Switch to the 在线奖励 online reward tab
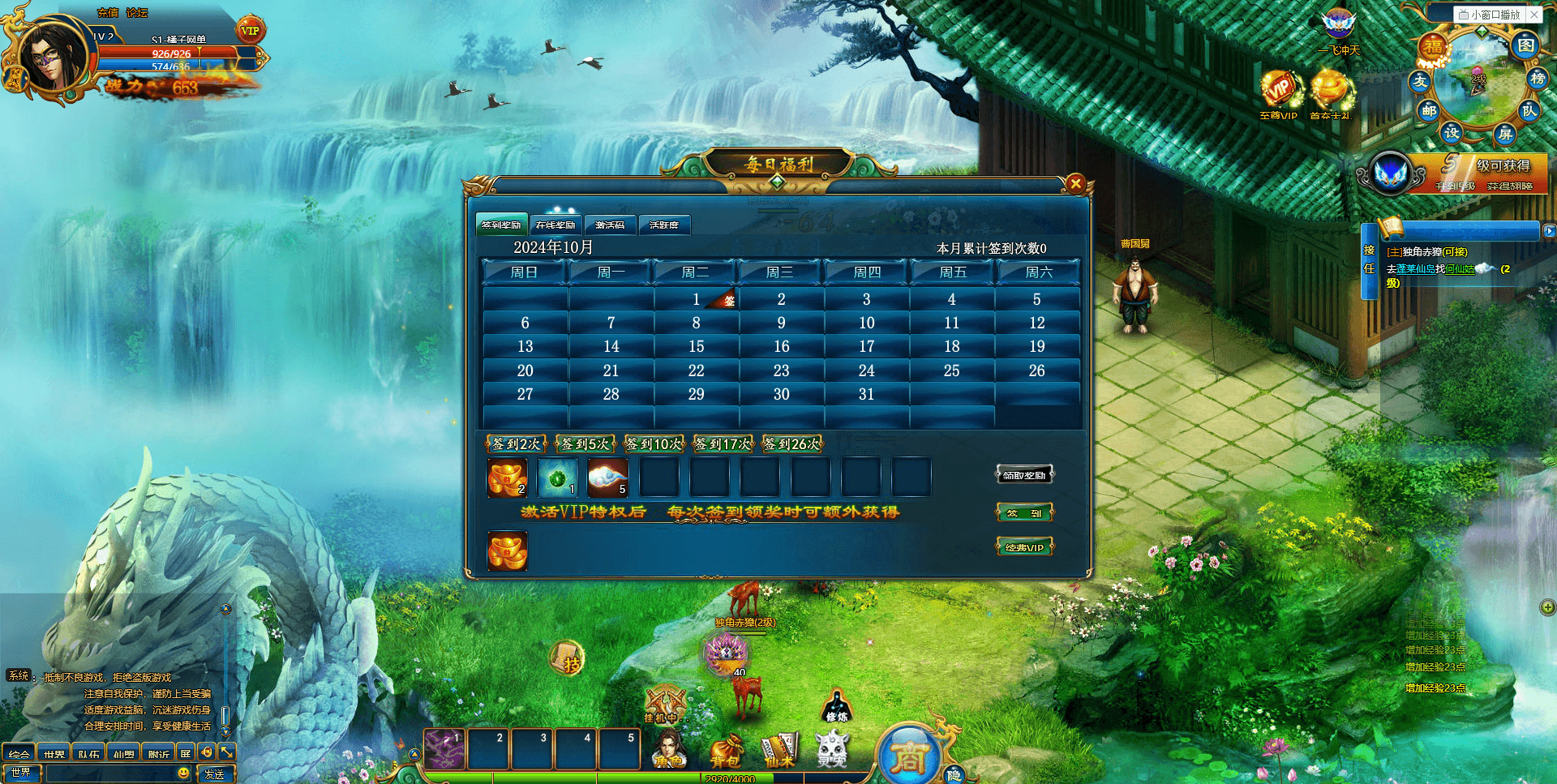This screenshot has width=1557, height=784. click(555, 225)
